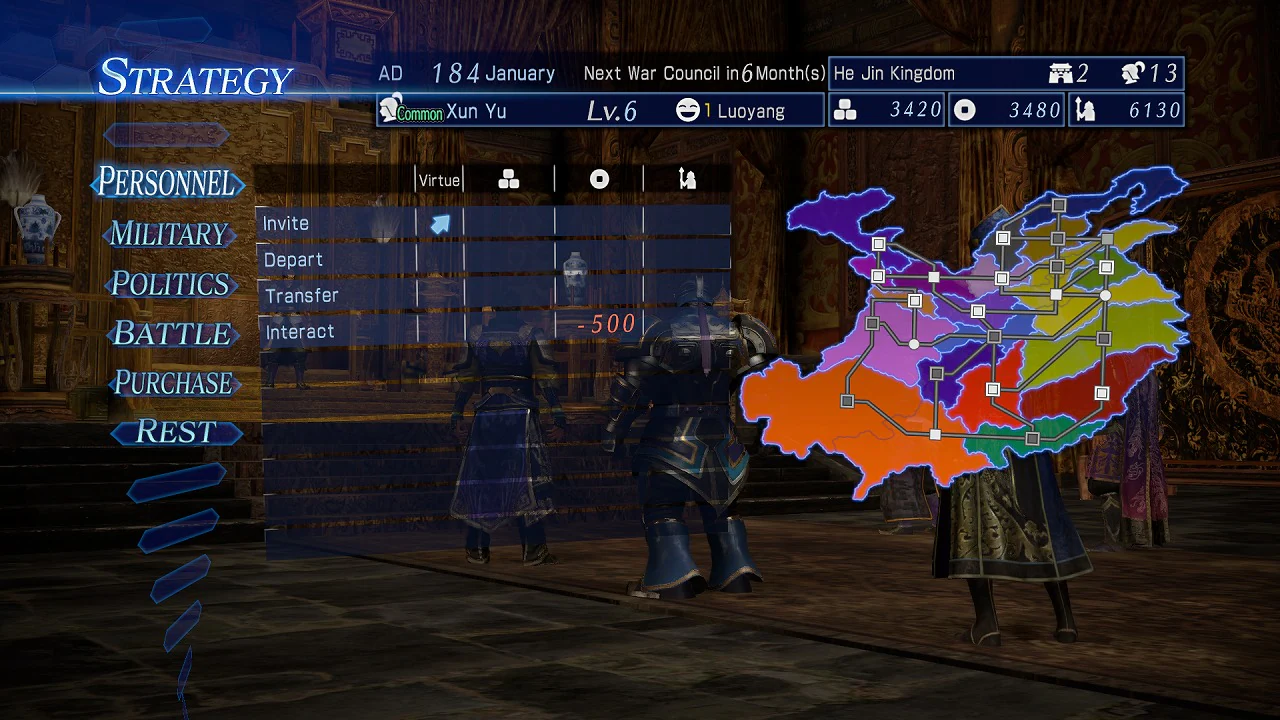Choose the Transfer action row
Image resolution: width=1280 pixels, height=720 pixels.
click(336, 296)
